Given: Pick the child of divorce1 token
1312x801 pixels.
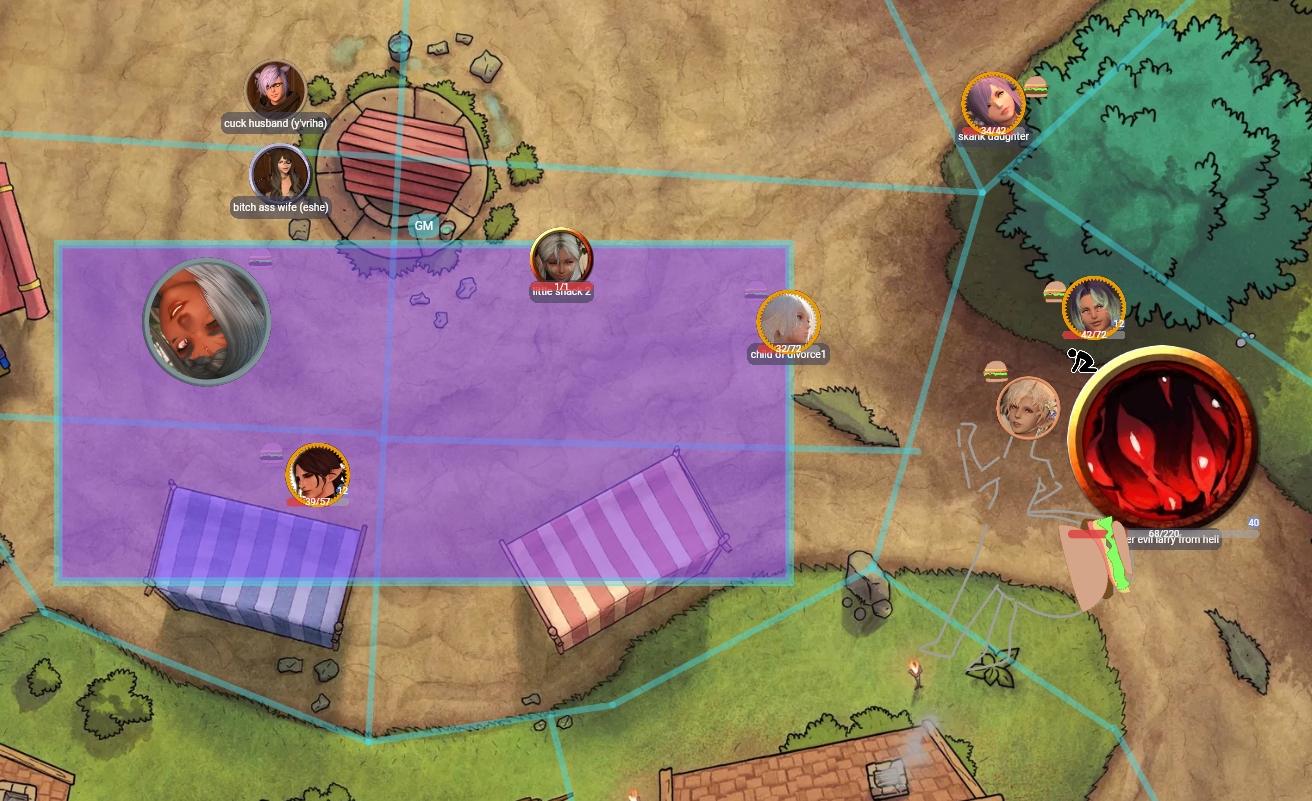Looking at the screenshot, I should coord(788,321).
